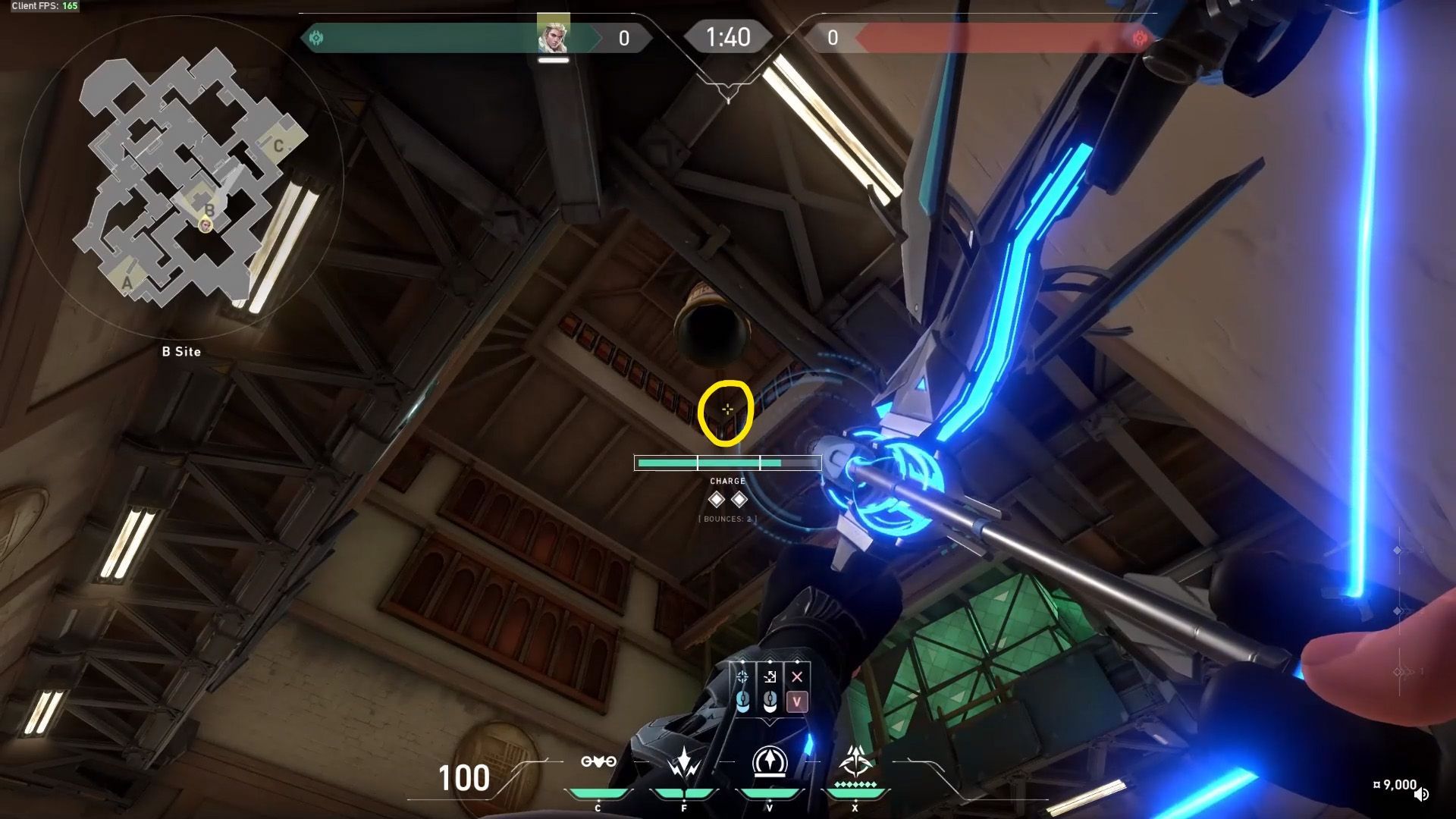Activate the Shock Bolt ability icon
Screen dimensions: 1456x819
(684, 762)
